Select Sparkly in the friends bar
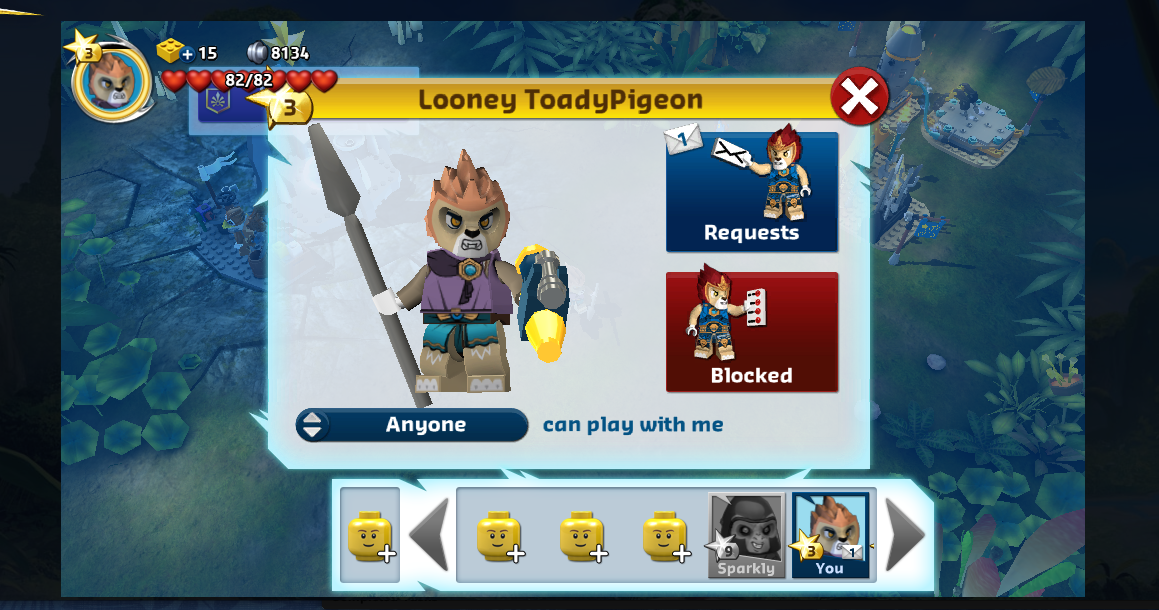Viewport: 1159px width, 610px height. click(x=746, y=535)
